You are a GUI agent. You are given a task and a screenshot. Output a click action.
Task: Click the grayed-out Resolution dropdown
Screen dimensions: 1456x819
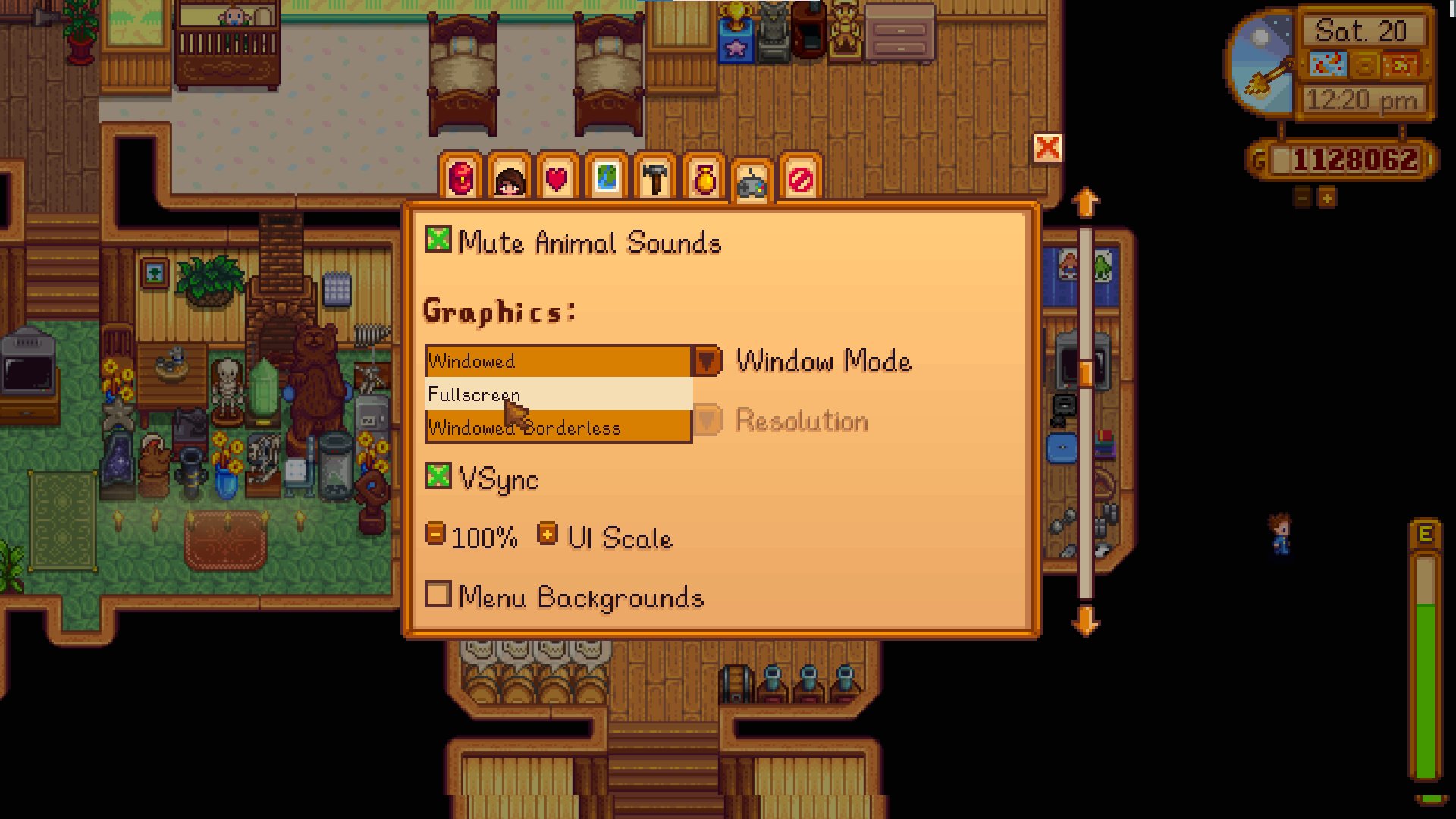[x=708, y=421]
